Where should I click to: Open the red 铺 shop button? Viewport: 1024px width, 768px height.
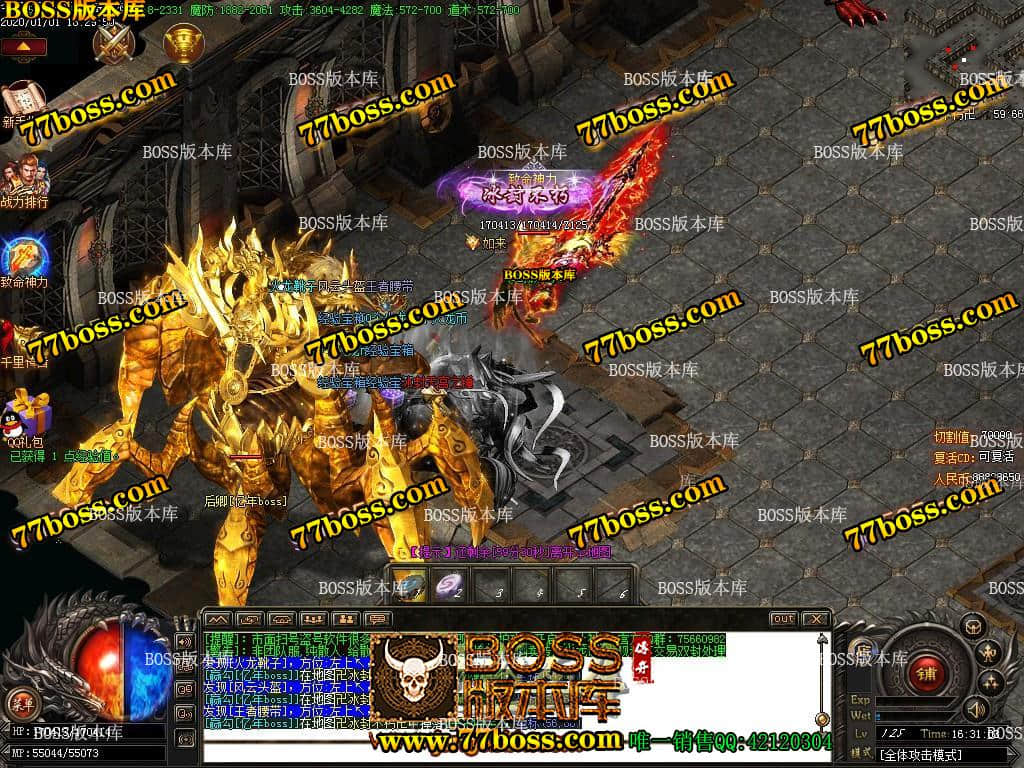[926, 672]
